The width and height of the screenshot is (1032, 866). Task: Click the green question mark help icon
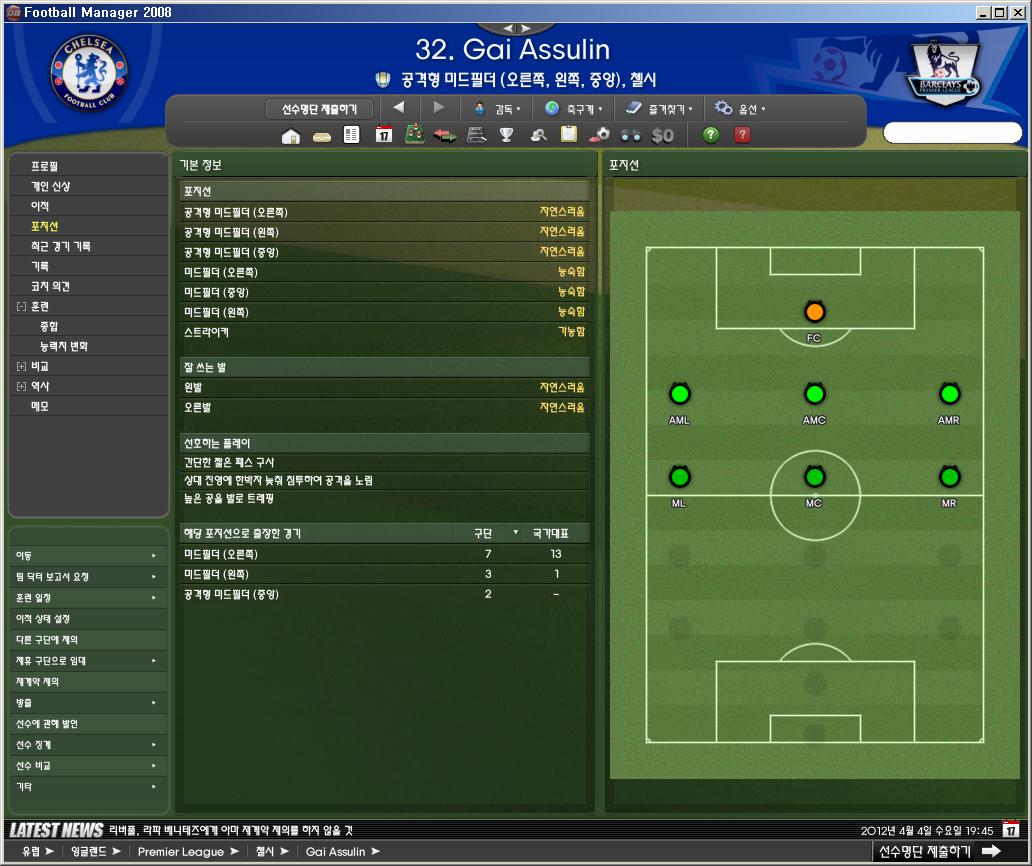tap(711, 135)
